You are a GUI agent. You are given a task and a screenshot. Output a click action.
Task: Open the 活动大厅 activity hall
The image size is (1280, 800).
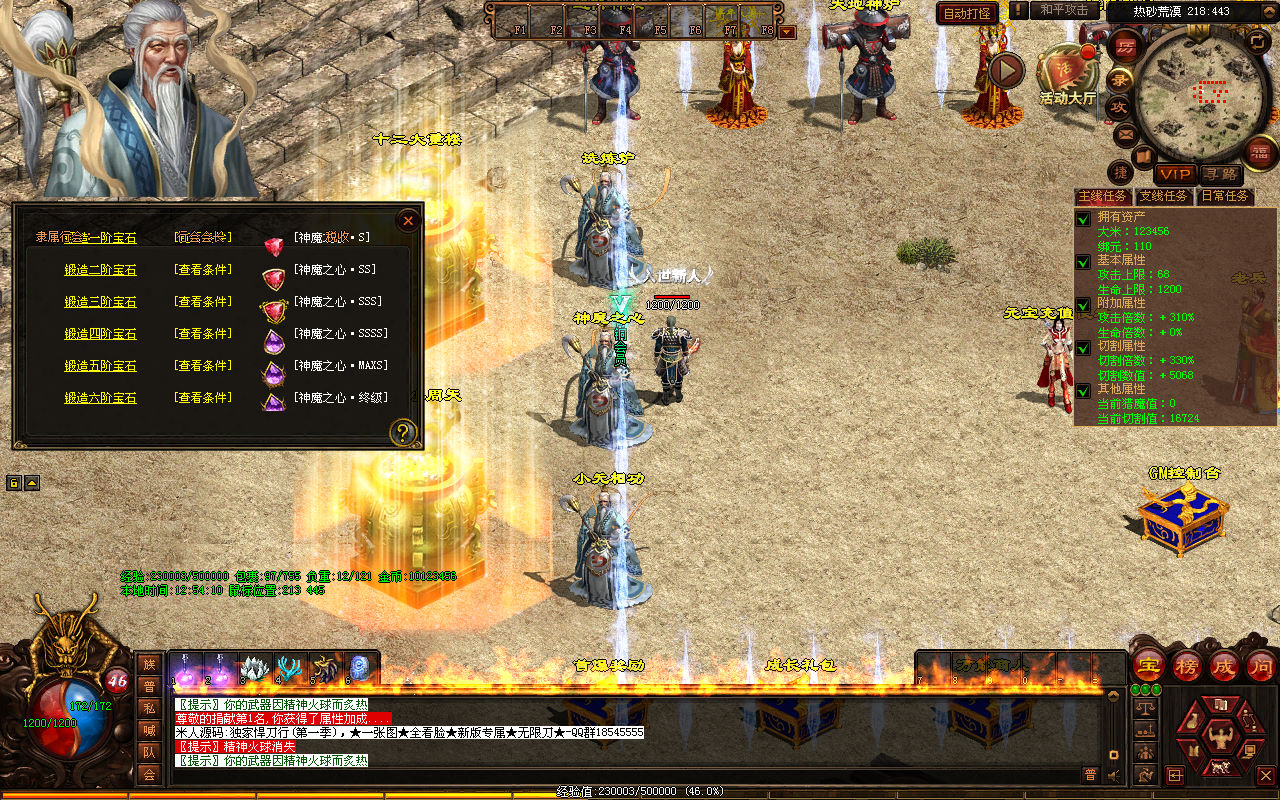pos(1067,73)
